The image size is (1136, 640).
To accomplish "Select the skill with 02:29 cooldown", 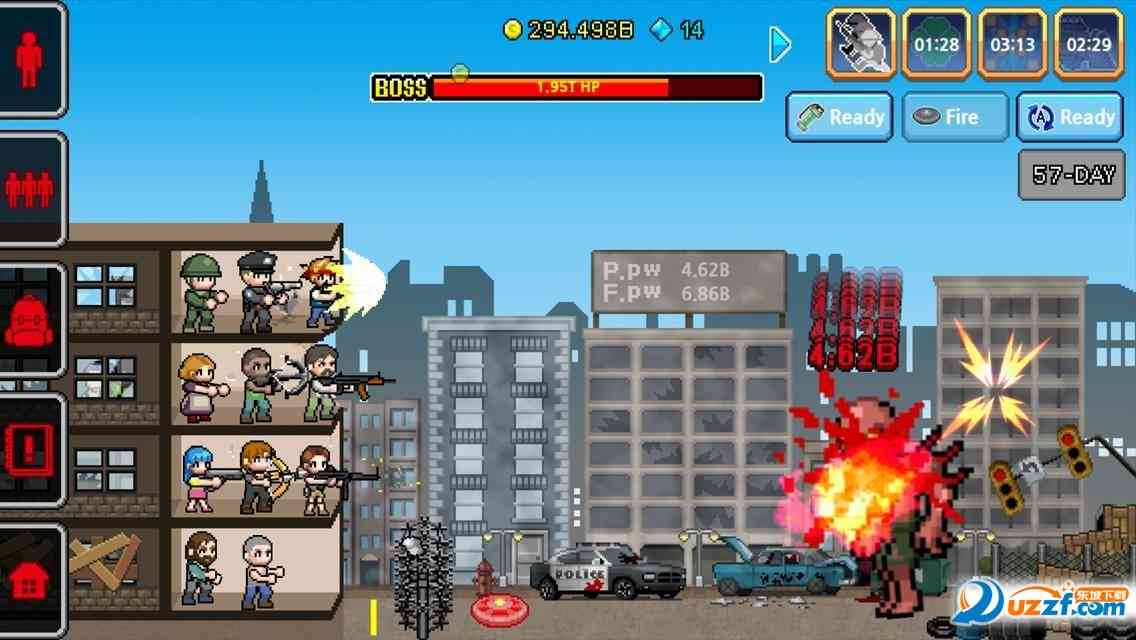I will (x=1088, y=44).
